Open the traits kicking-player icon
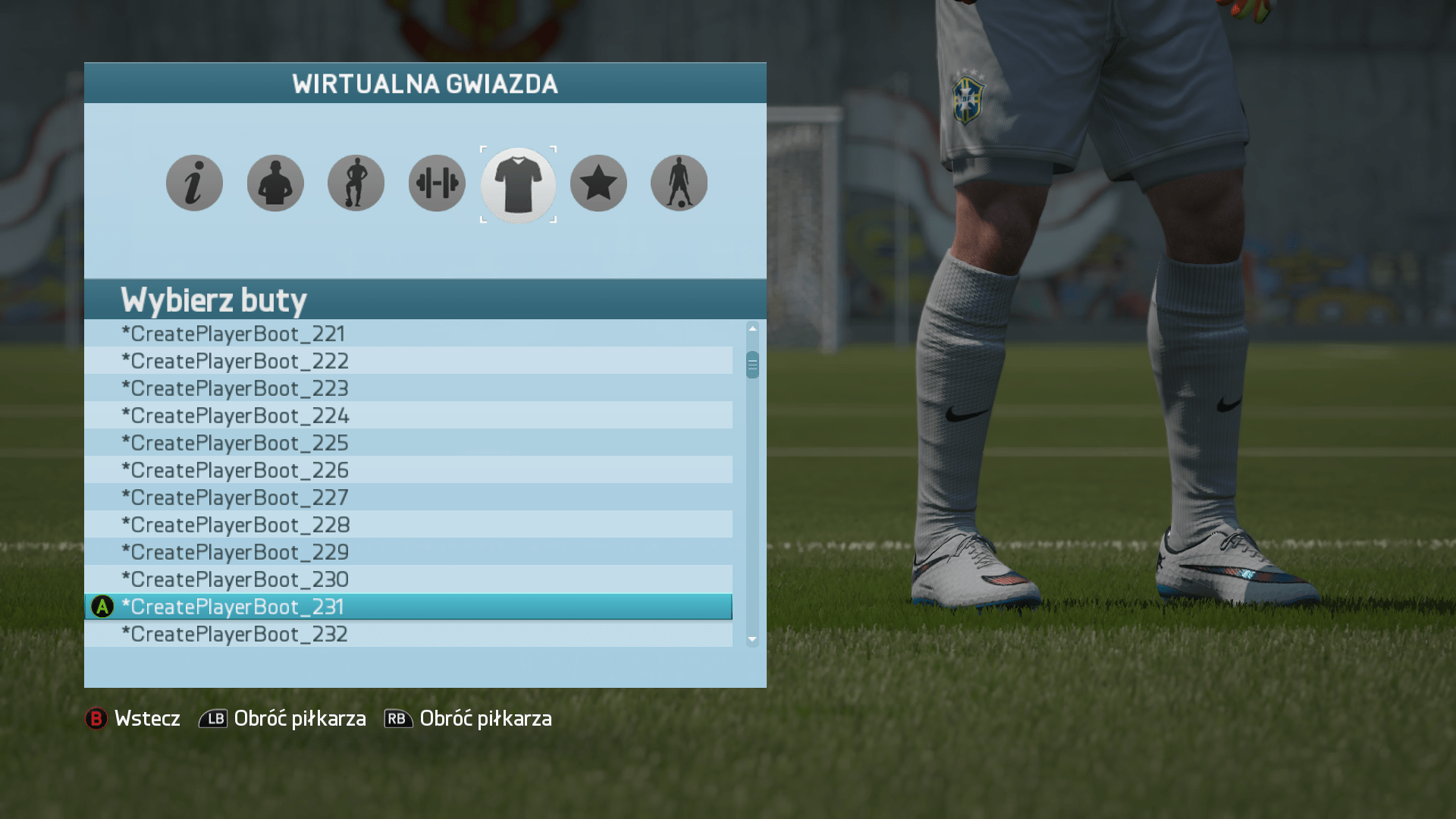Image resolution: width=1456 pixels, height=819 pixels. click(679, 182)
